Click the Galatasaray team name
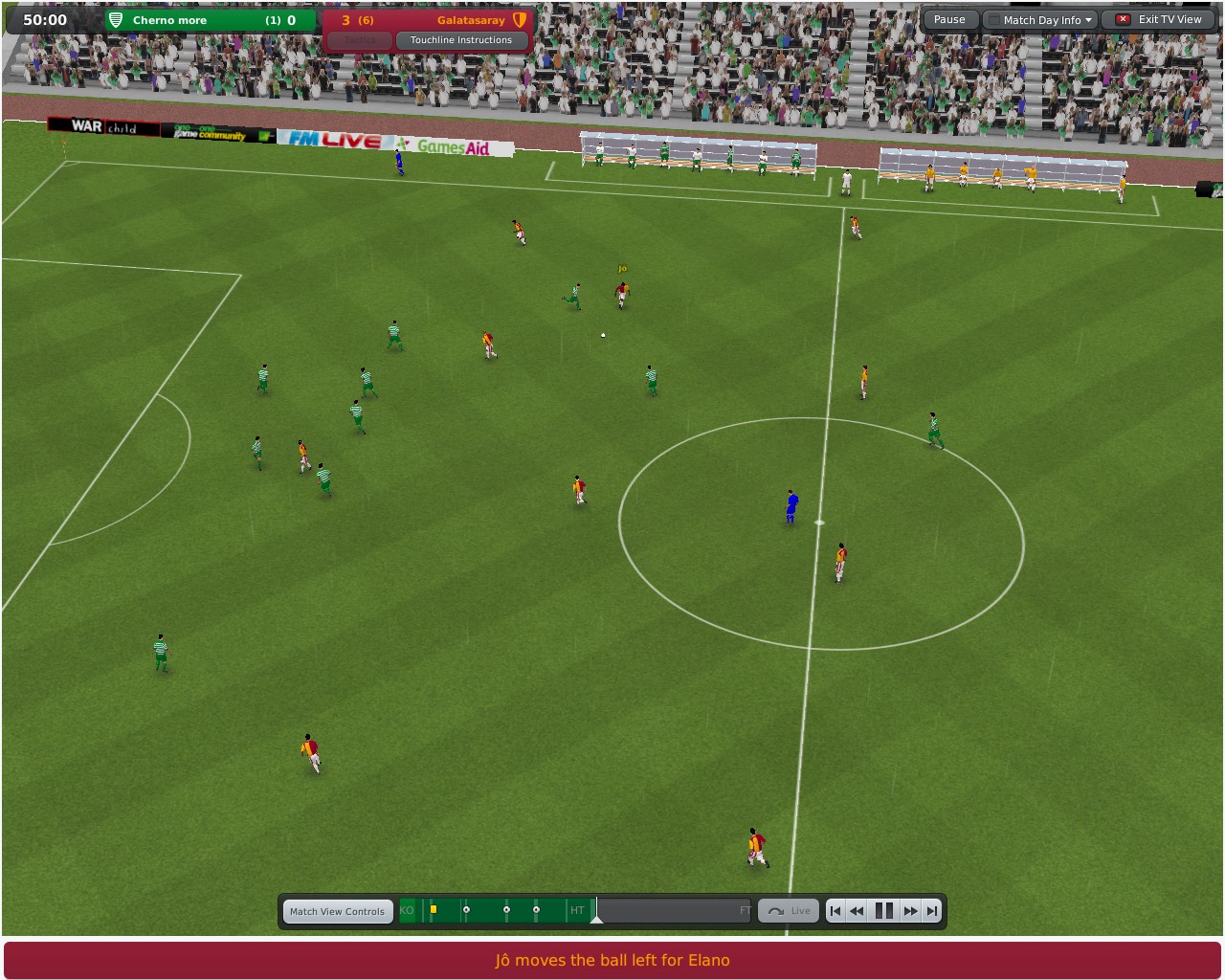This screenshot has width=1225, height=980. [472, 19]
